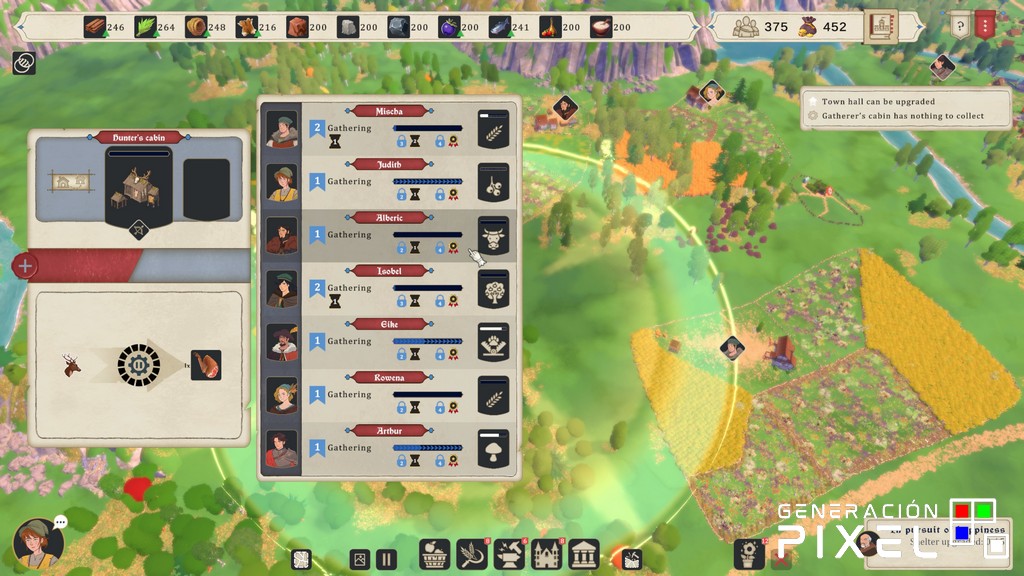Select villager Isodel in the worker list
The width and height of the screenshot is (1024, 576).
(x=282, y=288)
